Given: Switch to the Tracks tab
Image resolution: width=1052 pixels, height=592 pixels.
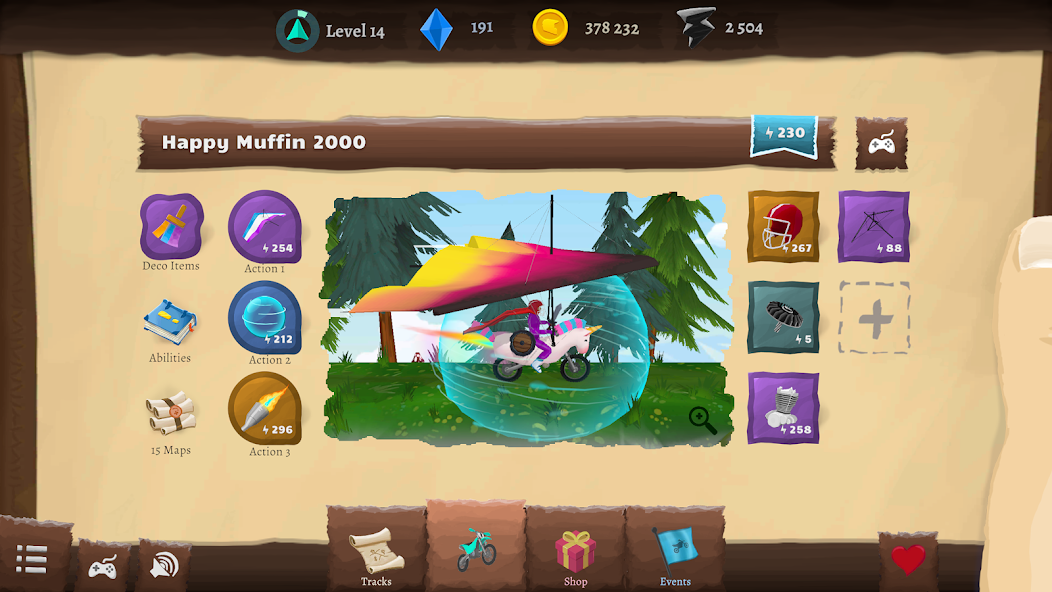Looking at the screenshot, I should click(x=376, y=553).
